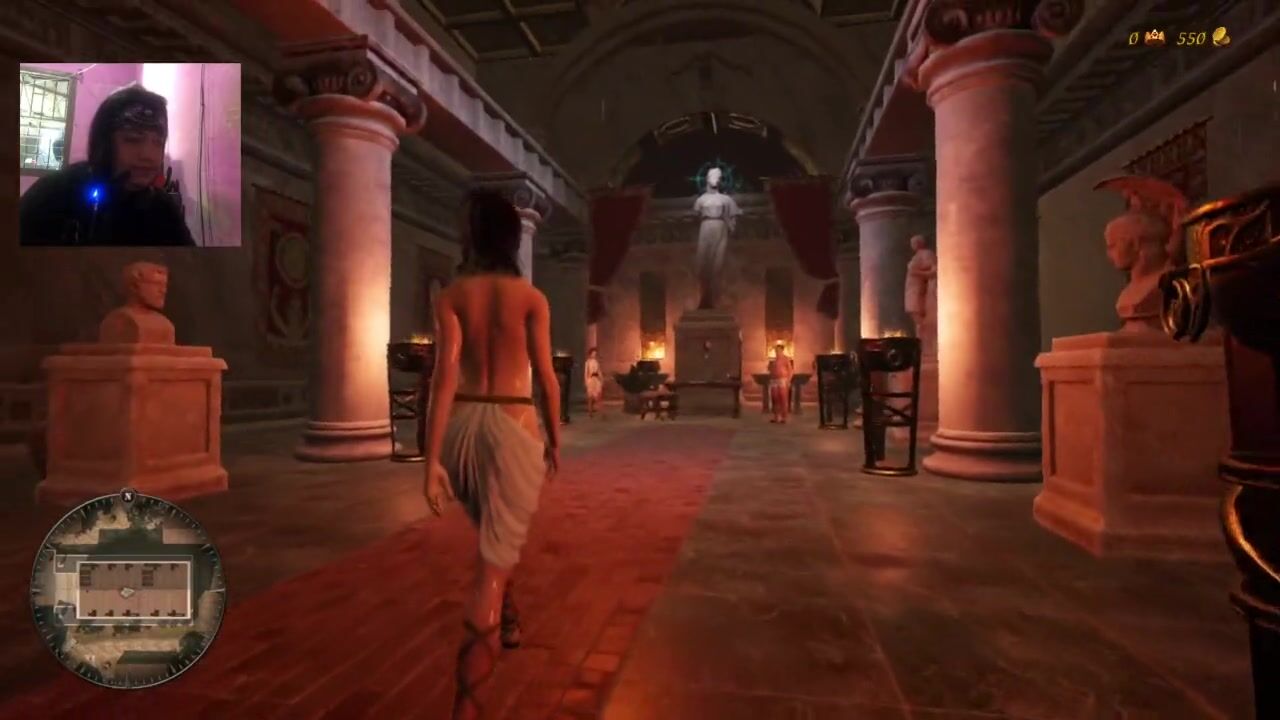Click the streamer webcam overlay

(x=130, y=155)
